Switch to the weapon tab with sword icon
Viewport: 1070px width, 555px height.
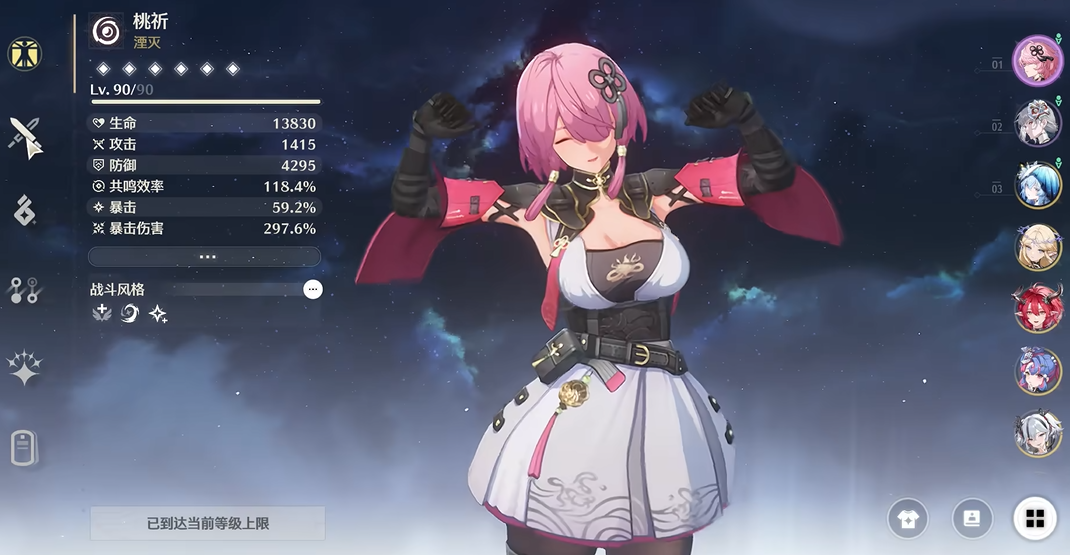coord(25,136)
